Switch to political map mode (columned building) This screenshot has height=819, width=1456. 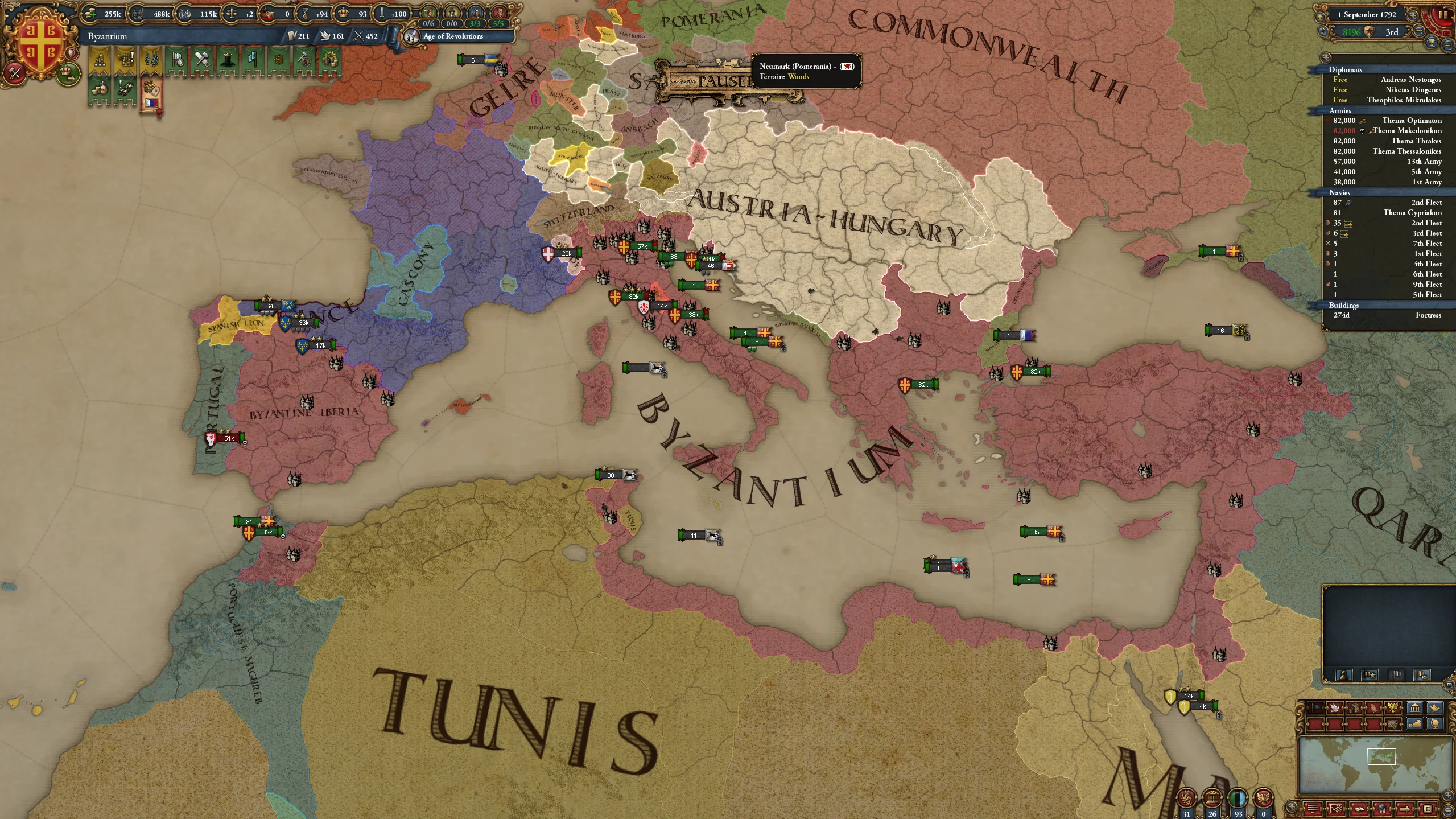(x=1414, y=707)
